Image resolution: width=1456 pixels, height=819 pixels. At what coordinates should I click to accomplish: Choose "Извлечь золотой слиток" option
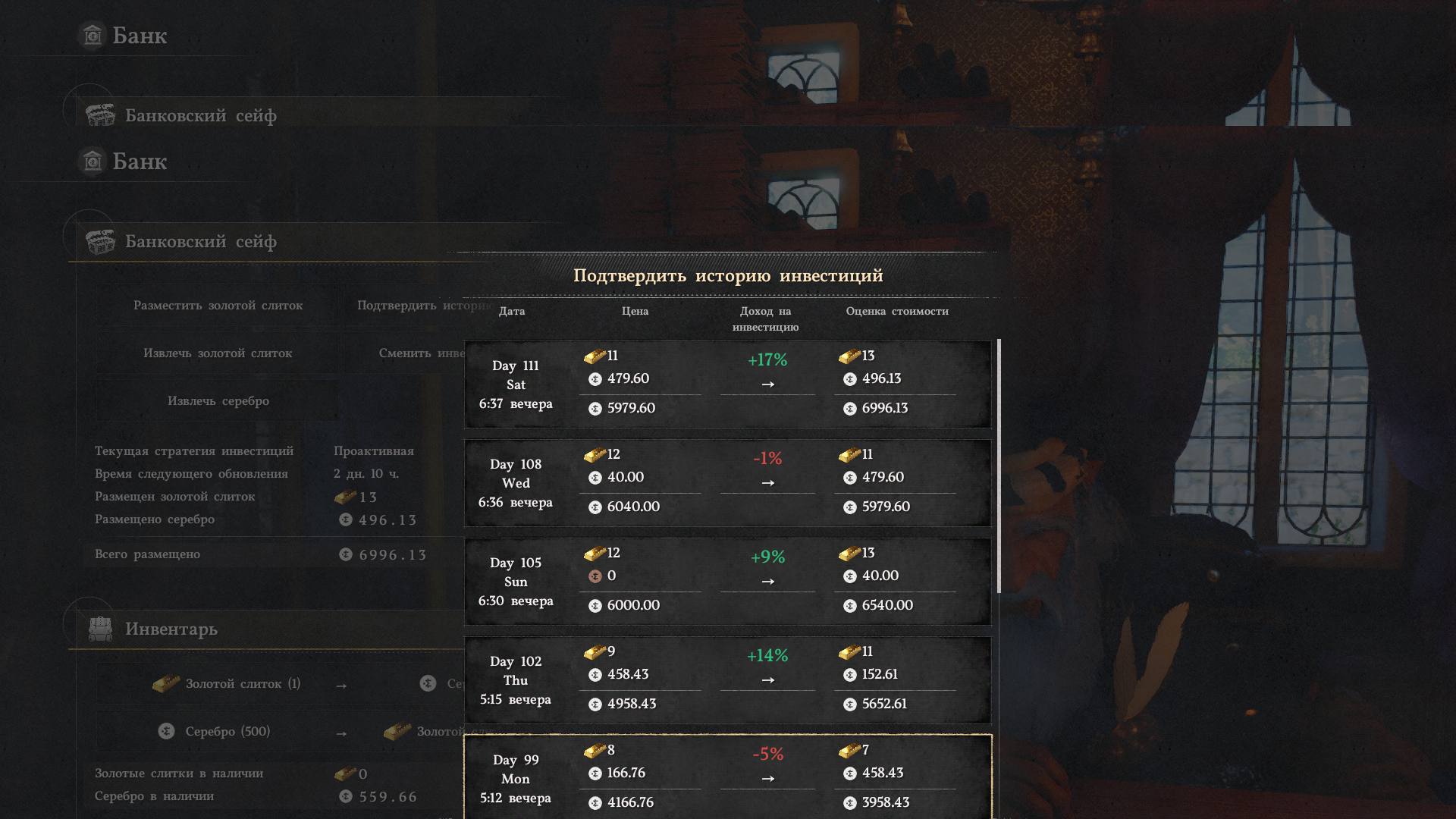point(218,353)
